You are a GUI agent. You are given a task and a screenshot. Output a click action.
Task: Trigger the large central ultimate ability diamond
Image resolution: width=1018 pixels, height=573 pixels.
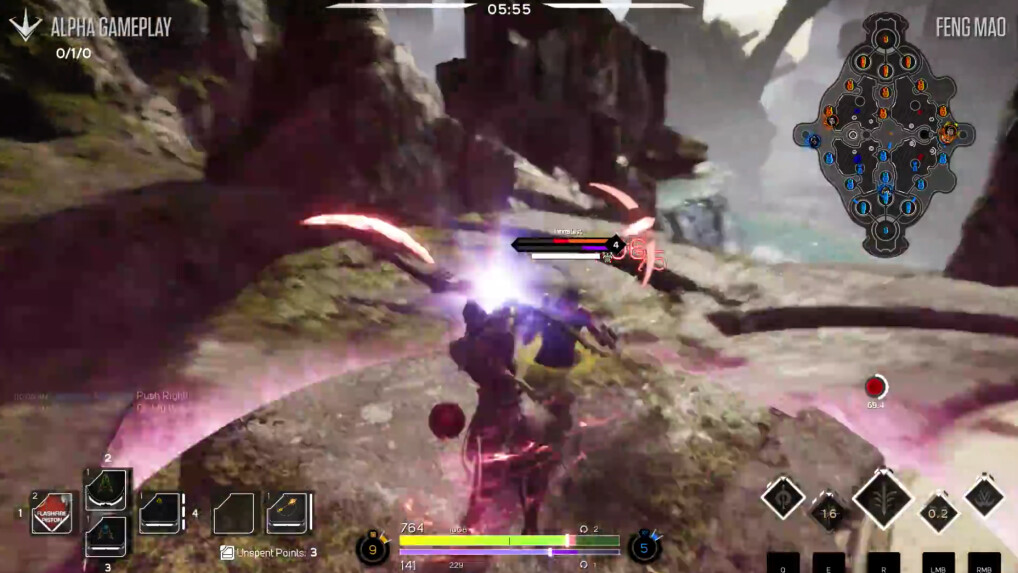[882, 499]
